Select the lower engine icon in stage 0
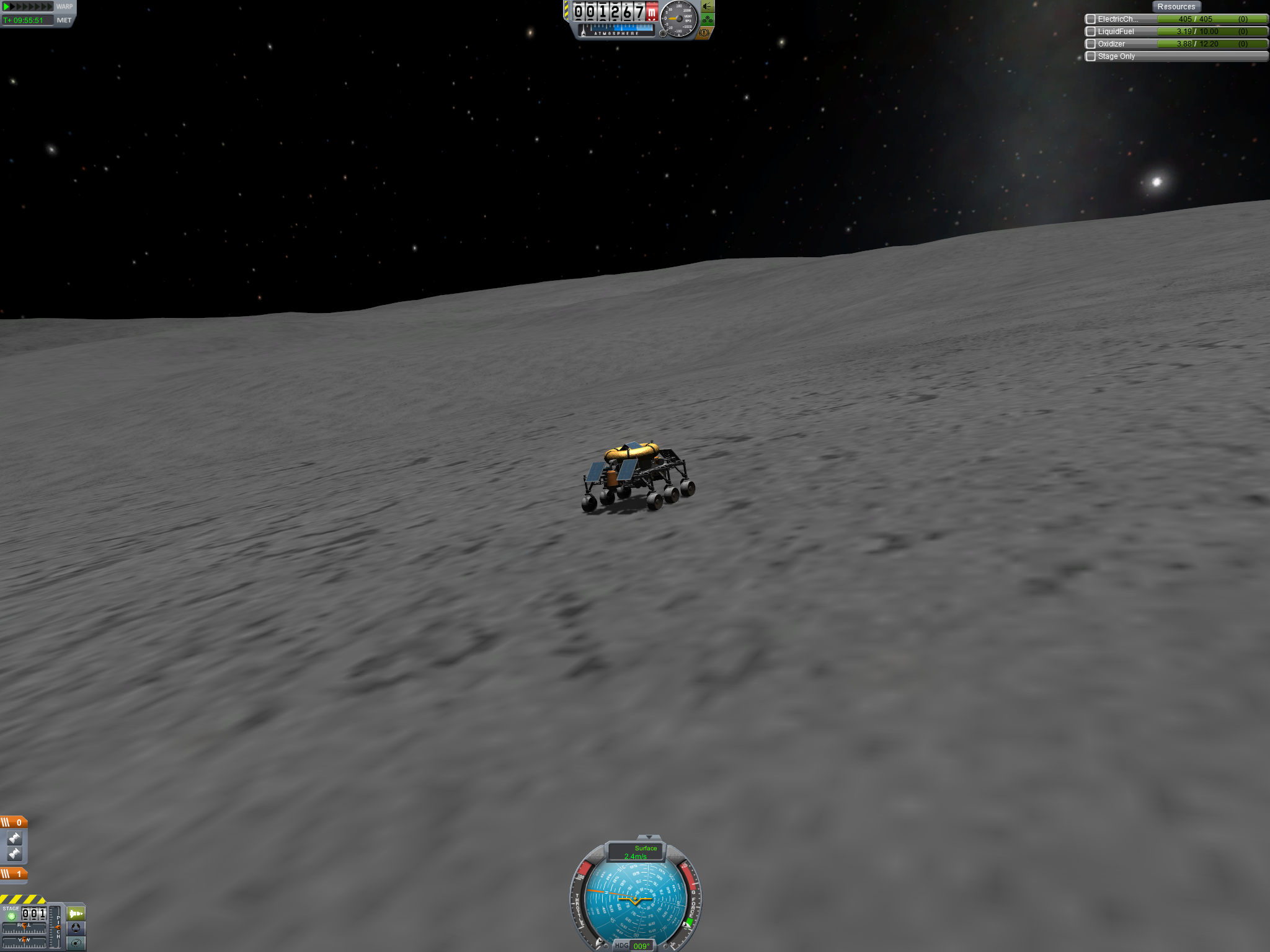 pos(14,854)
